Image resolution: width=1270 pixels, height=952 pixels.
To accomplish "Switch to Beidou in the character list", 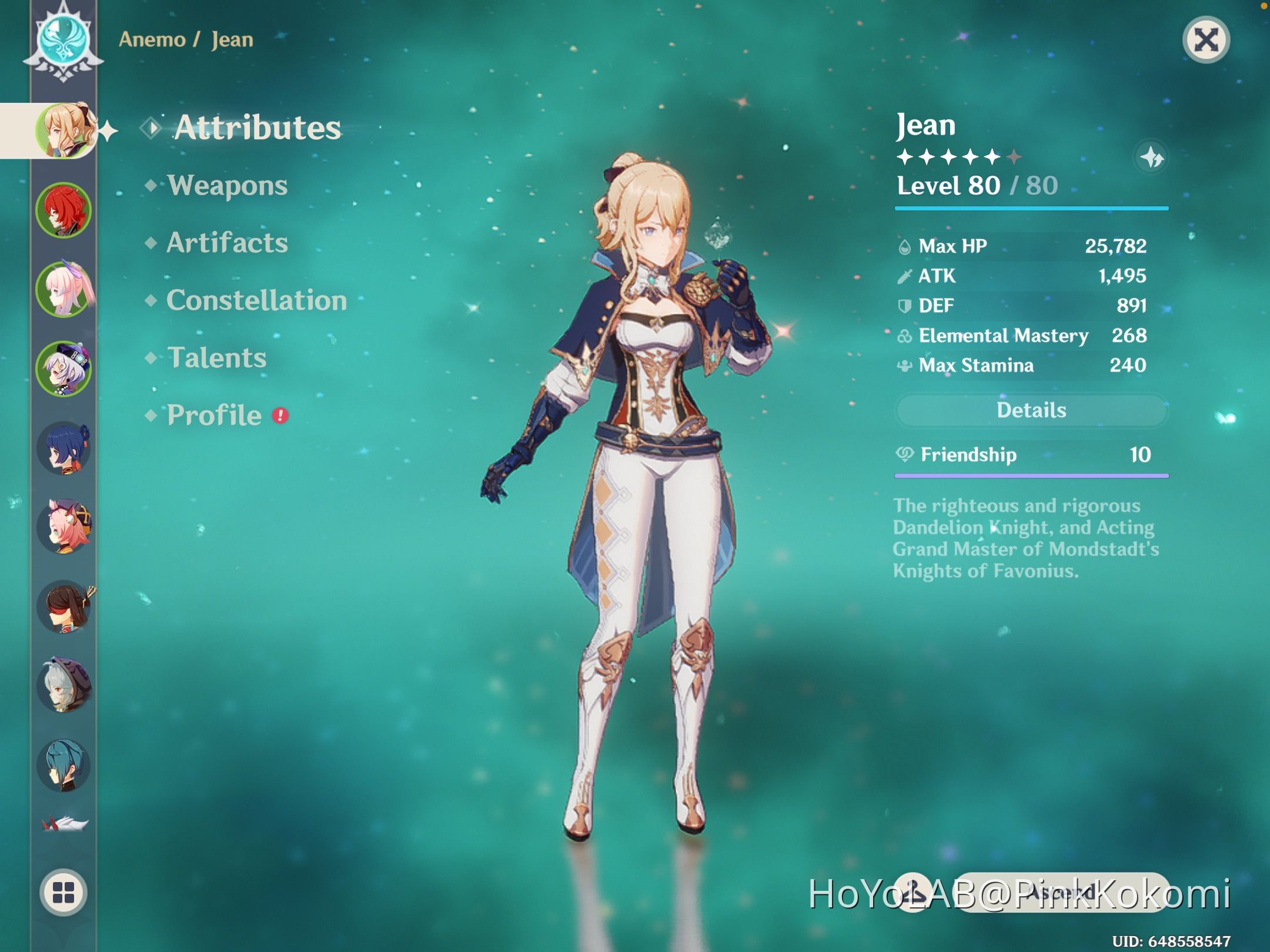I will pos(65,450).
